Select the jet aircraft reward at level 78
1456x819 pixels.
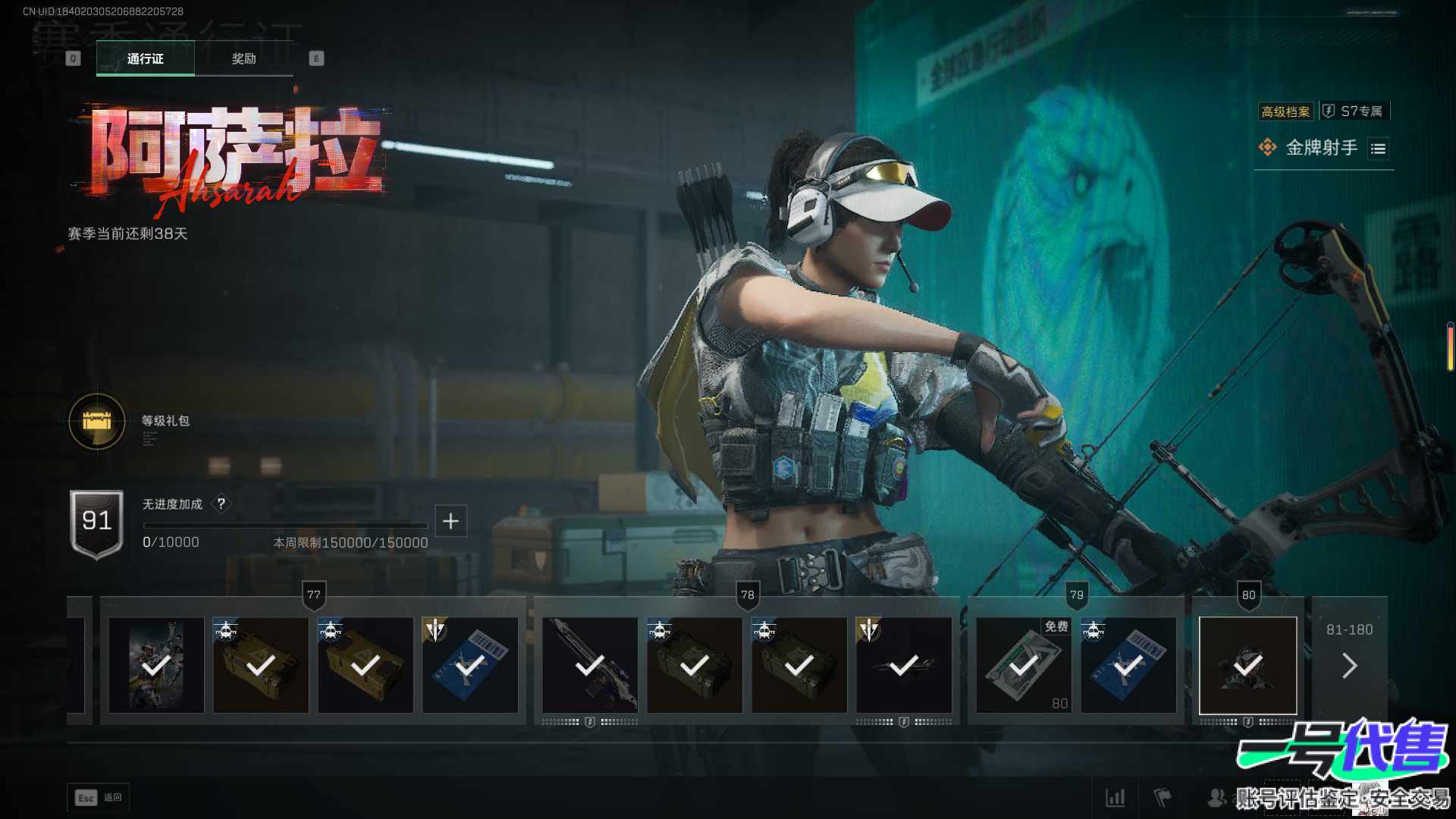tap(903, 665)
